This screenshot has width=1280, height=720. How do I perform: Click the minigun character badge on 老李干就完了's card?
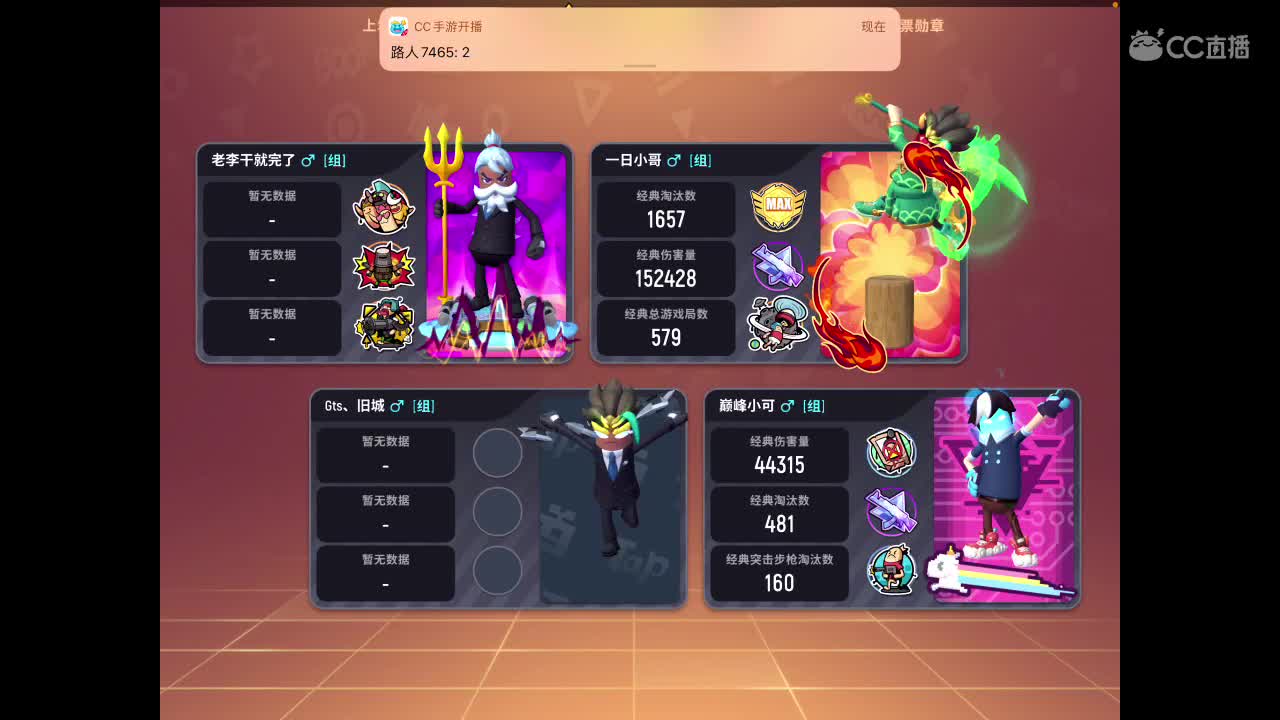385,328
